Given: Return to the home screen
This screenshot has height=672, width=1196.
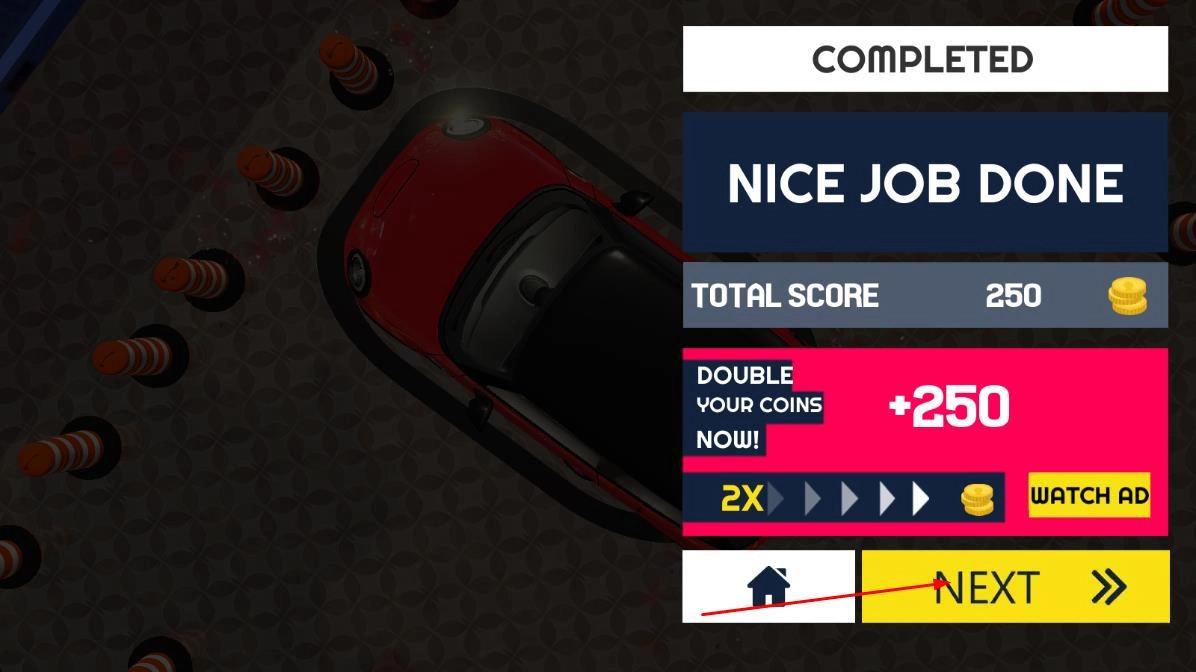Looking at the screenshot, I should 768,586.
